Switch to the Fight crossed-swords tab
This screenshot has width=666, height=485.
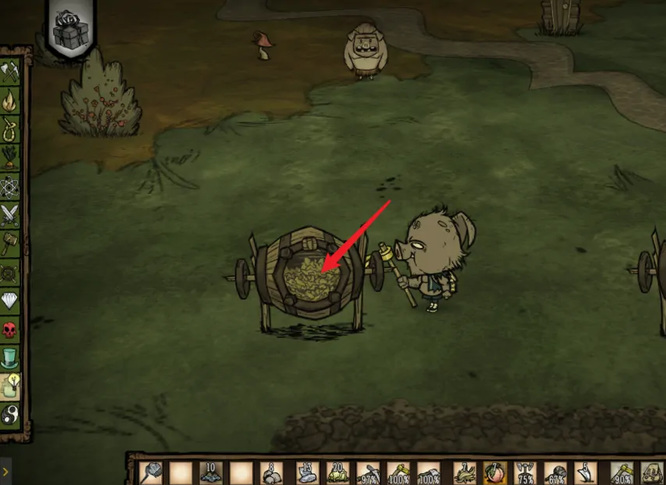[x=12, y=212]
